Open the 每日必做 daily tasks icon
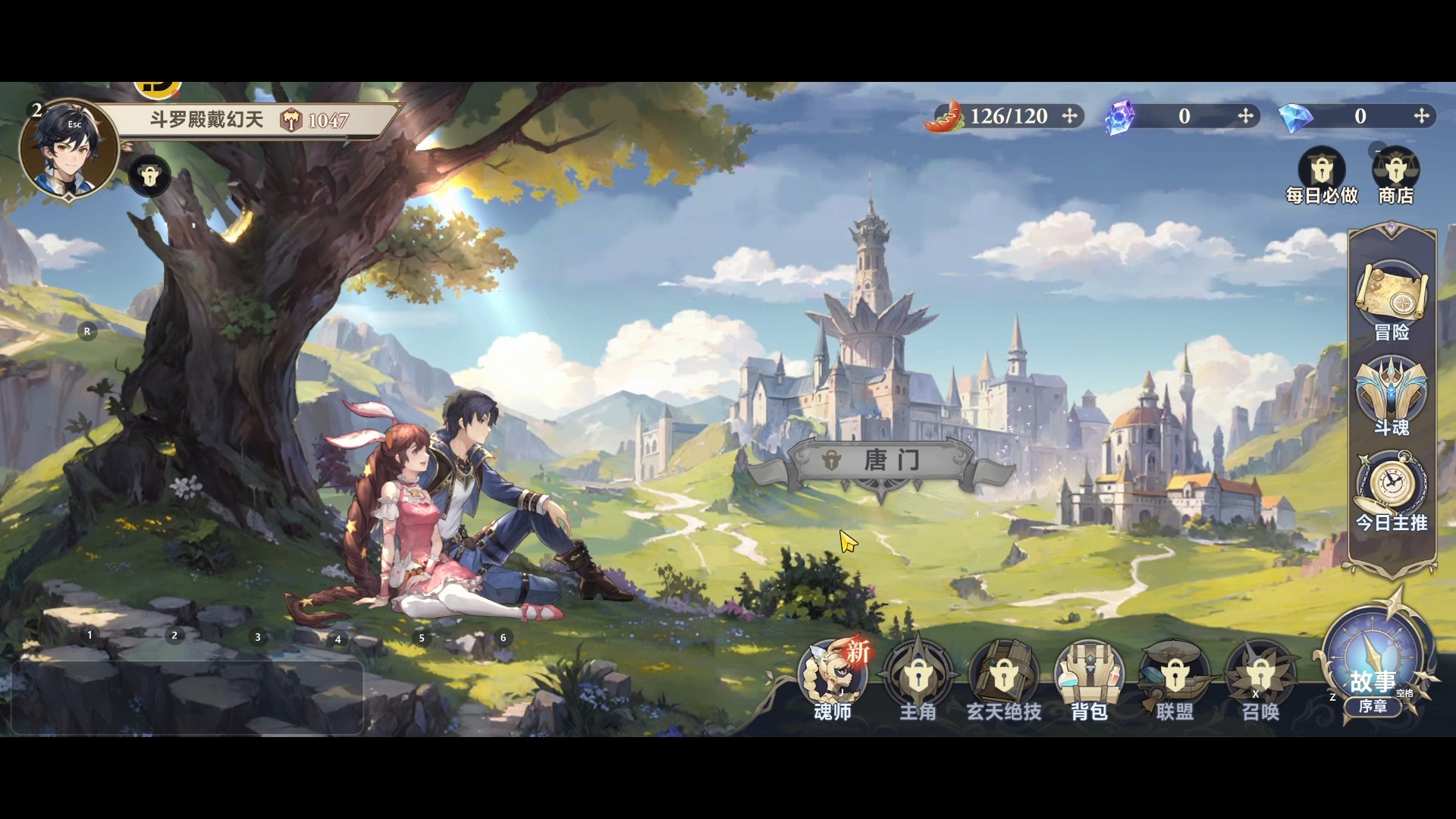The width and height of the screenshot is (1456, 819). click(1322, 171)
